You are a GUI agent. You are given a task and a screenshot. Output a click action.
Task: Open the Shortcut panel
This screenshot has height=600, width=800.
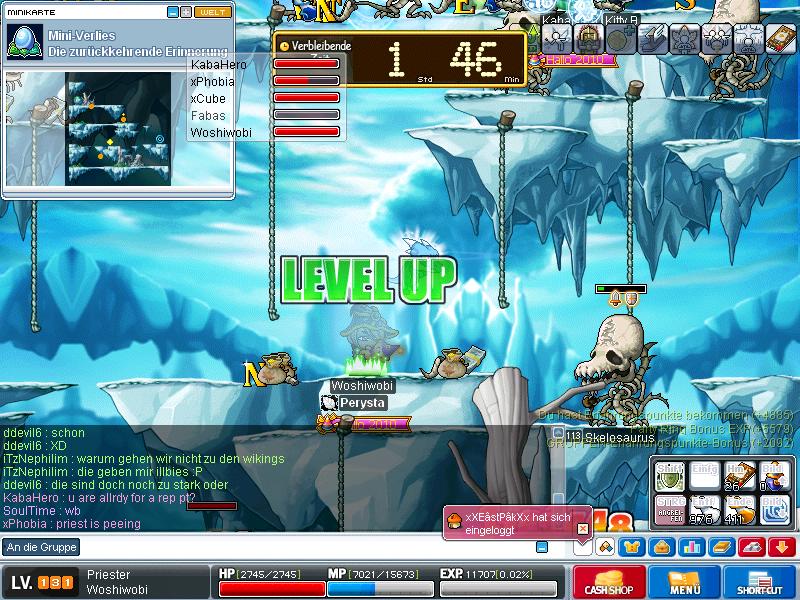click(x=760, y=583)
